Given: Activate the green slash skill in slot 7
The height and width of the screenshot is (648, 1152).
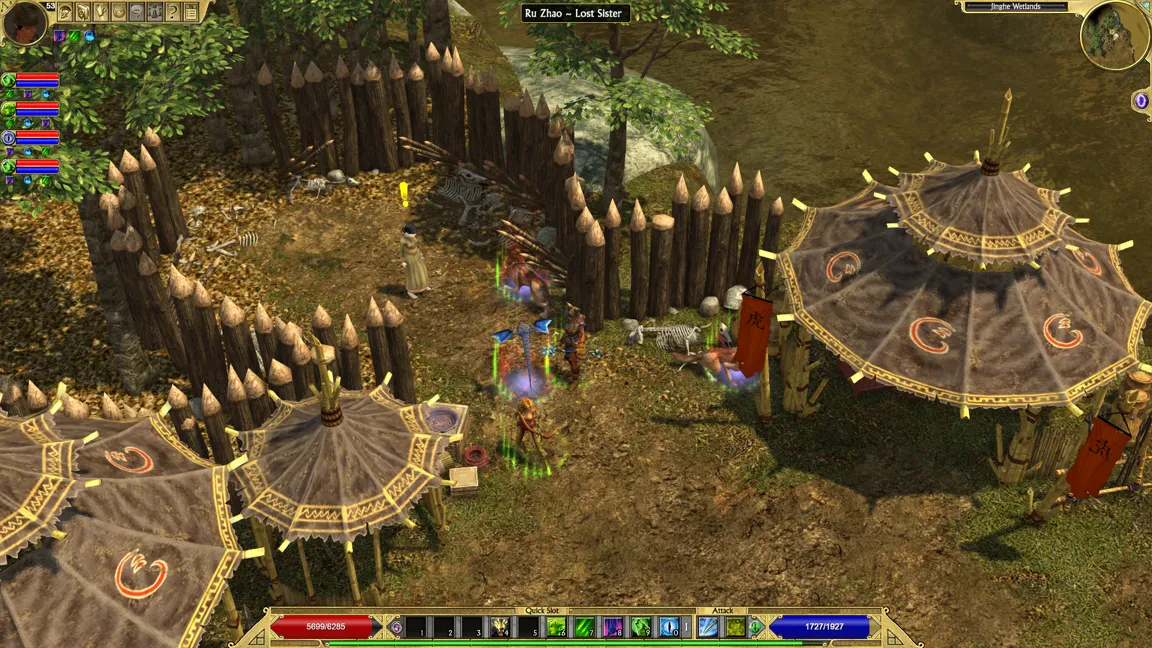Looking at the screenshot, I should tap(584, 627).
